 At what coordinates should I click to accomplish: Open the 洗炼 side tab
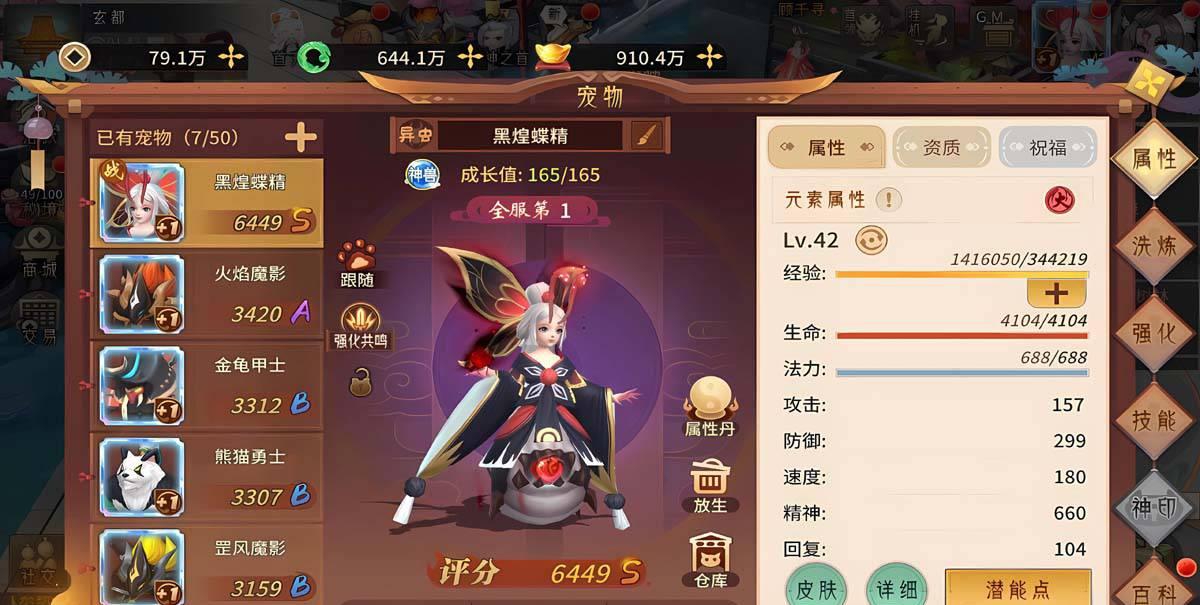pyautogui.click(x=1153, y=245)
